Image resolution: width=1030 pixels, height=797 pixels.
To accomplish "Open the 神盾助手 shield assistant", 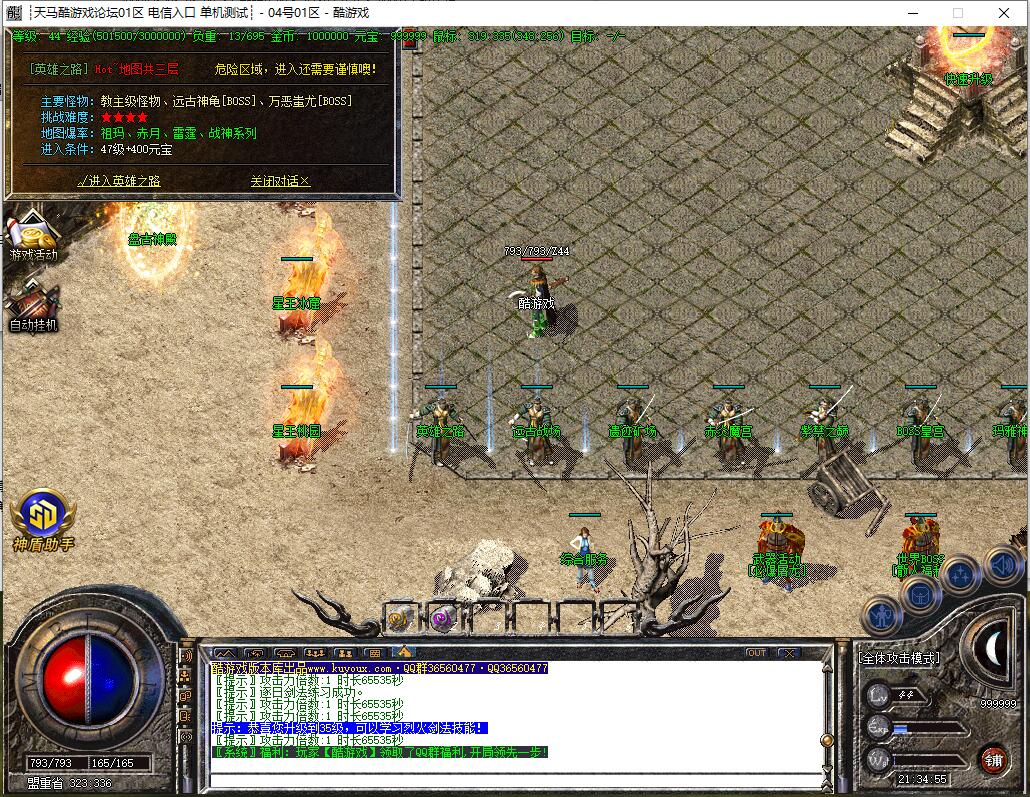I will [x=43, y=517].
